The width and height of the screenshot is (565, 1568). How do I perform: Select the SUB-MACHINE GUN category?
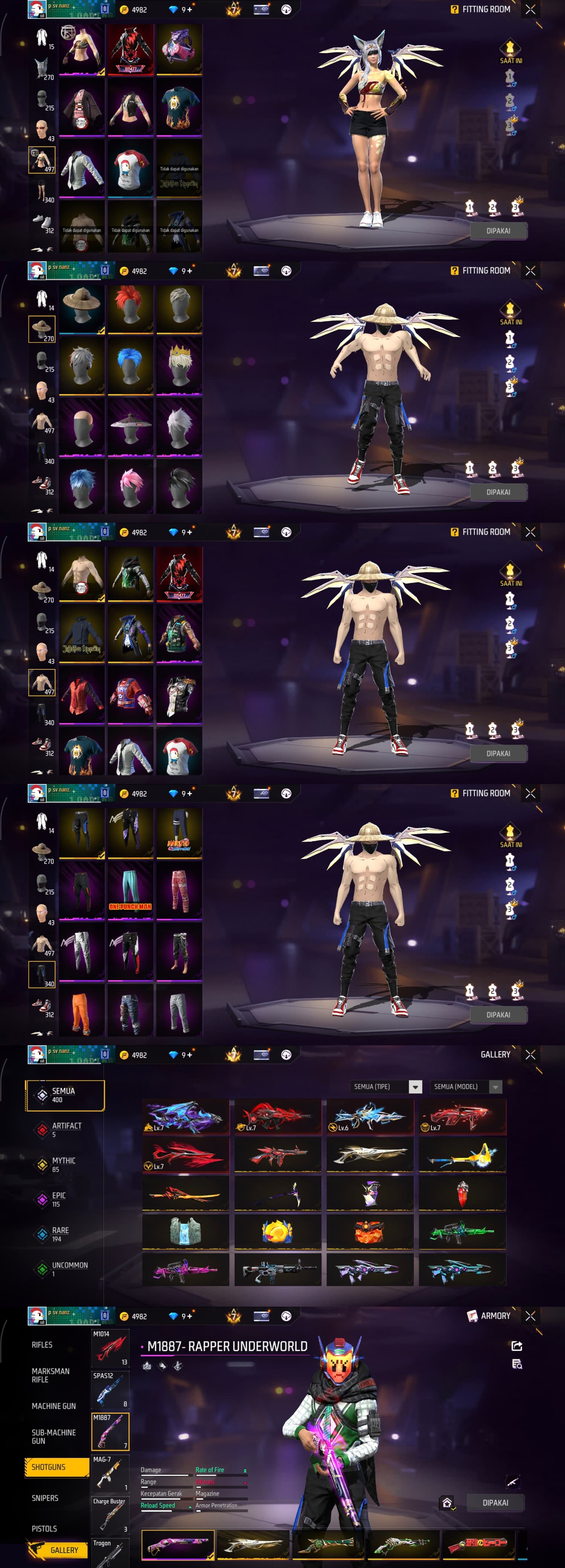(x=53, y=1436)
